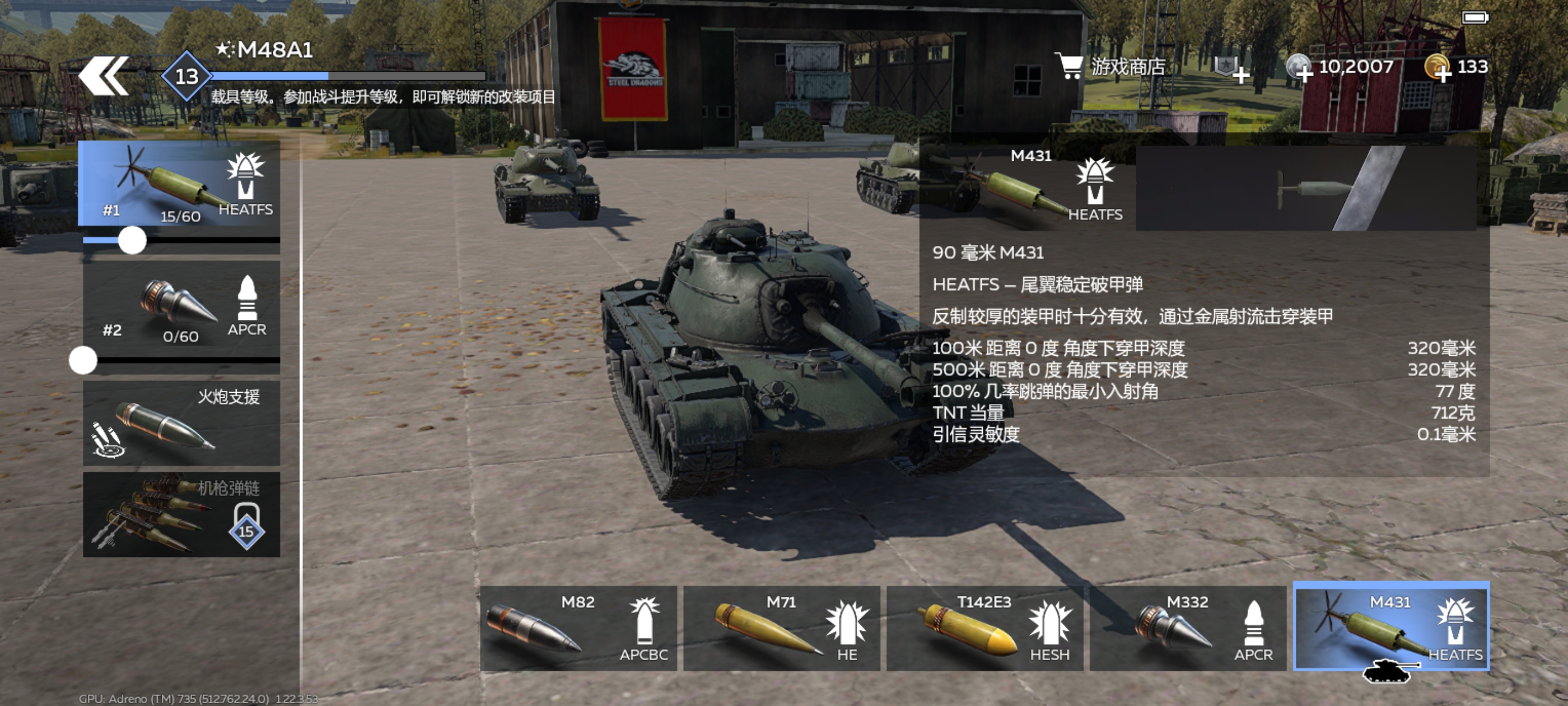Select the M431 HEATFS shell card
The height and width of the screenshot is (706, 1568).
click(x=1391, y=627)
